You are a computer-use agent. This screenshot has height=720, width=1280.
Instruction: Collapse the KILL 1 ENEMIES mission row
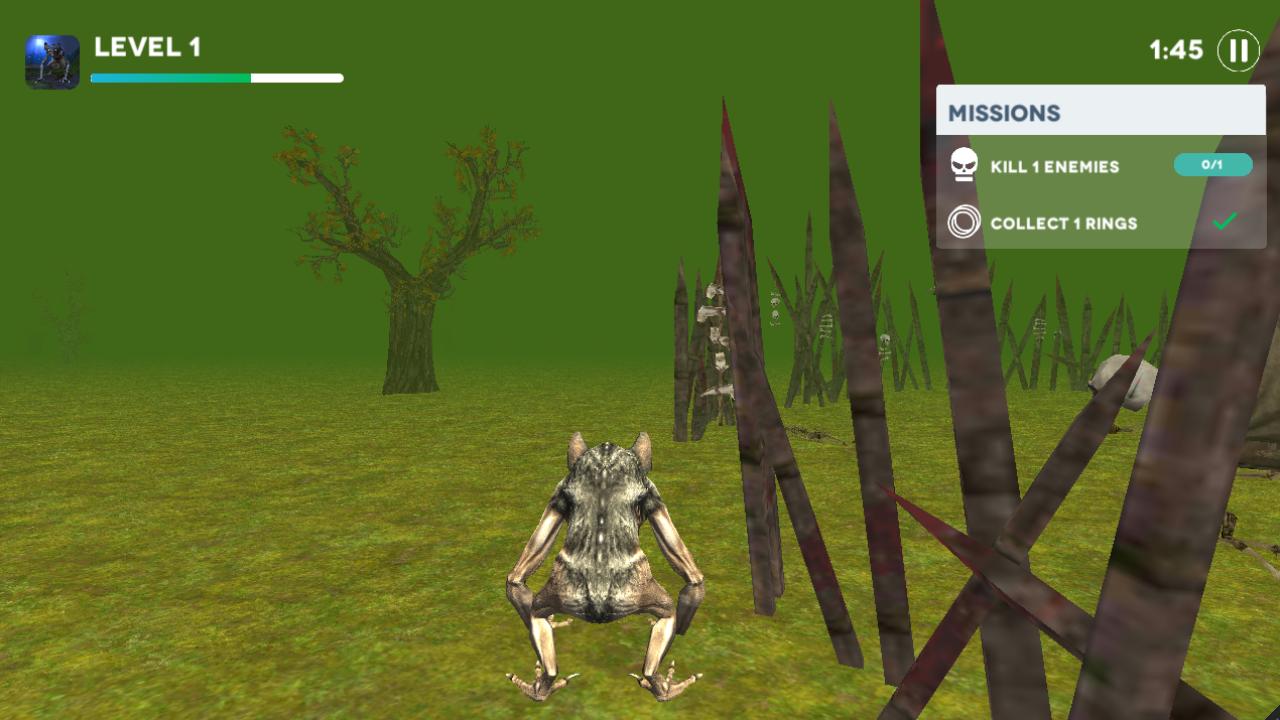point(1055,165)
